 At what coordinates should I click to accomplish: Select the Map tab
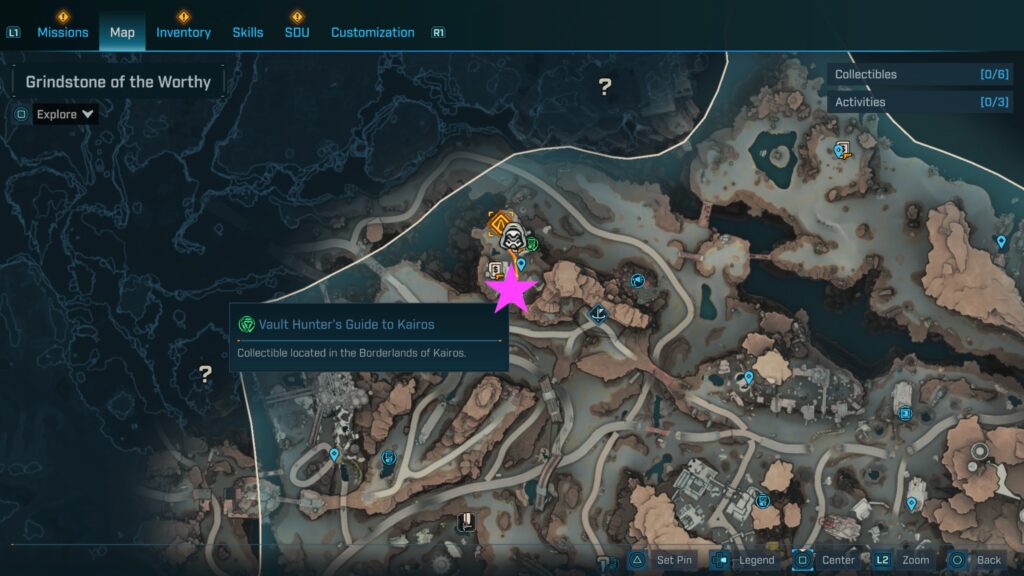[x=122, y=32]
